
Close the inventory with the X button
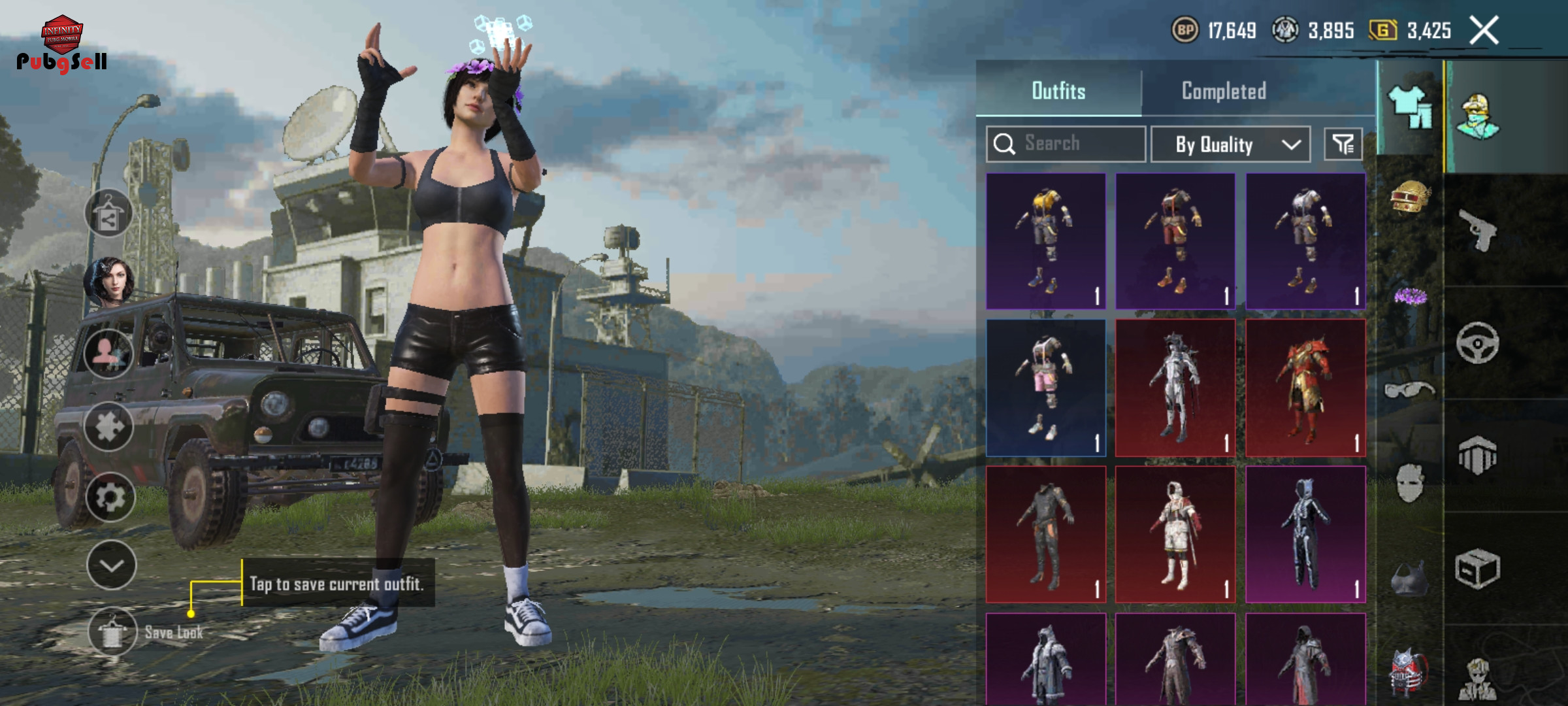click(x=1484, y=31)
